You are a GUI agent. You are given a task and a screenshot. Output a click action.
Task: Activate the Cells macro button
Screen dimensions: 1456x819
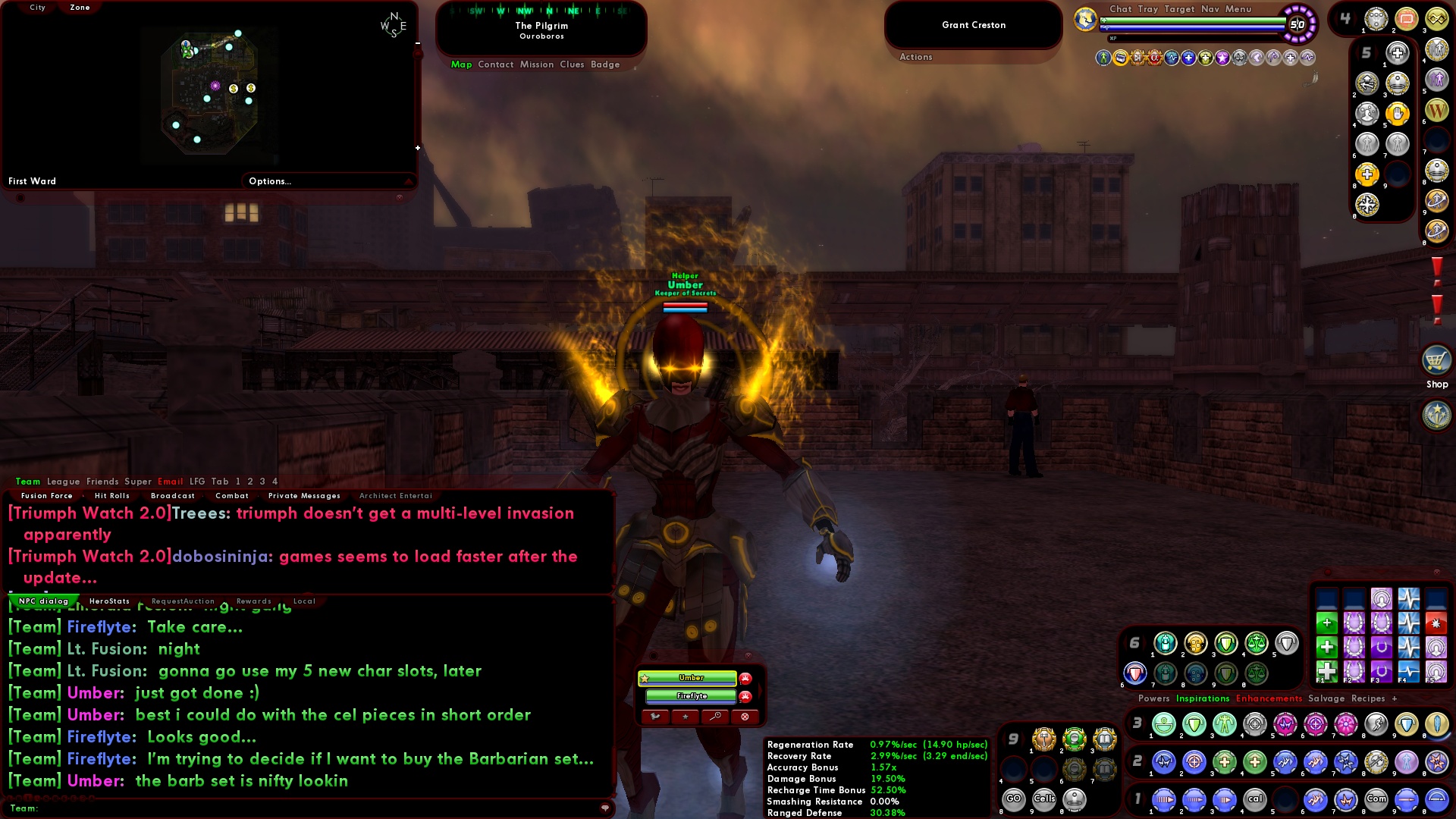pyautogui.click(x=1044, y=799)
